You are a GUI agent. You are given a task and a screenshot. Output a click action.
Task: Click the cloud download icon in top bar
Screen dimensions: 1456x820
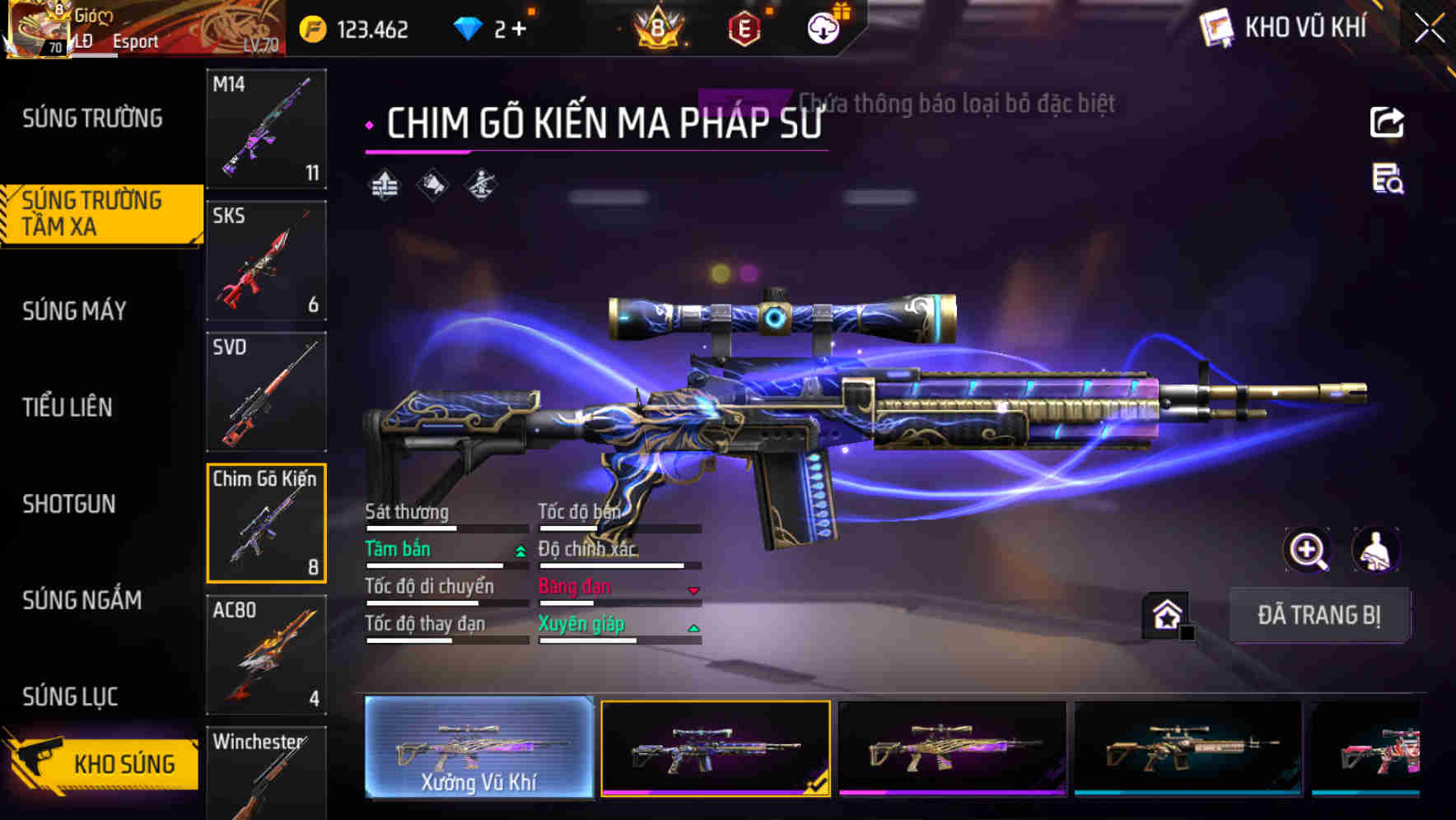[821, 27]
